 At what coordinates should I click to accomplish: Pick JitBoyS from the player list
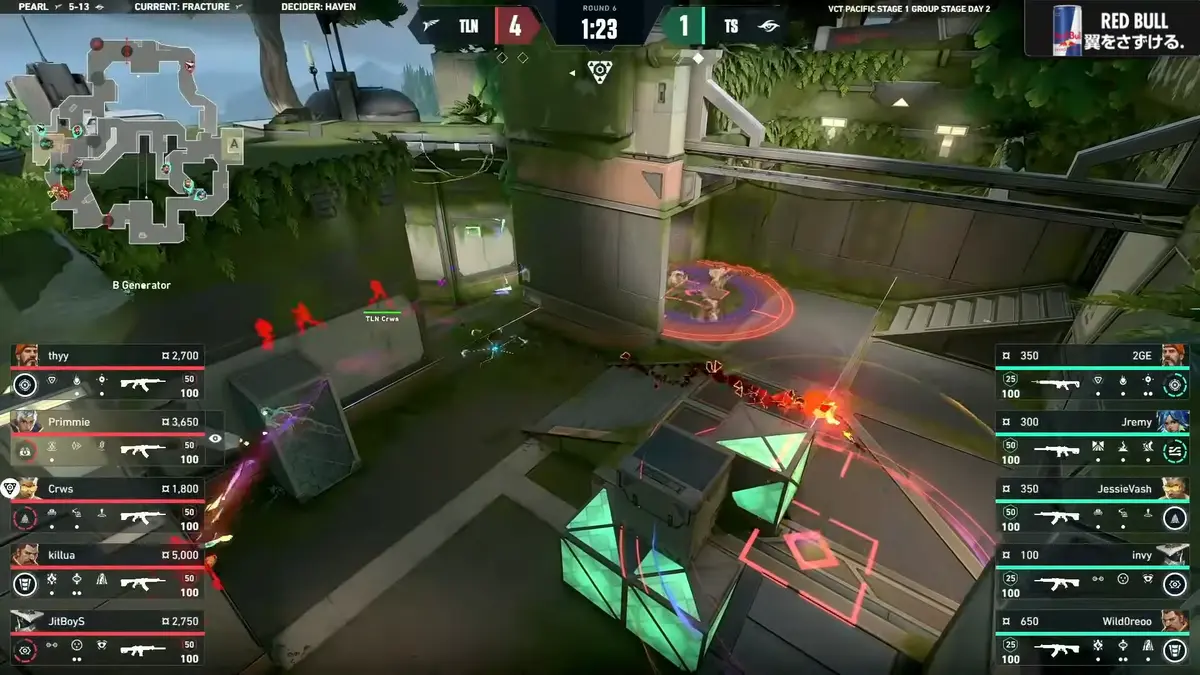click(108, 636)
